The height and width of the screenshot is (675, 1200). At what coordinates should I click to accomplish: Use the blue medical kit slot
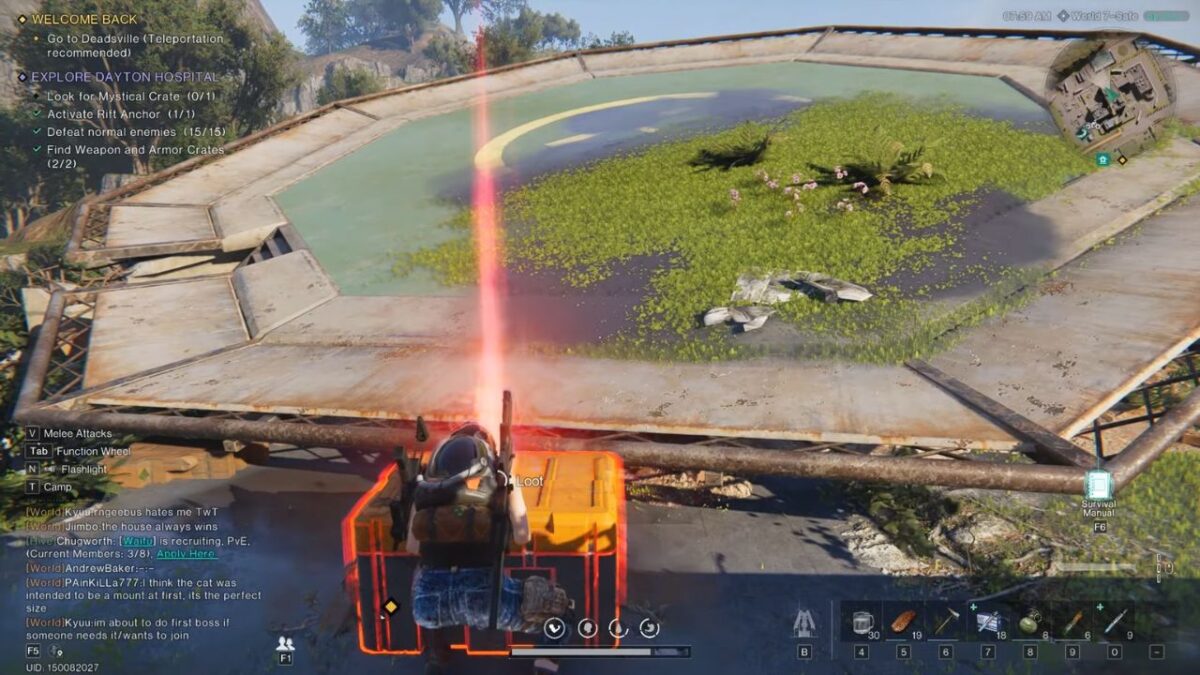tap(987, 622)
